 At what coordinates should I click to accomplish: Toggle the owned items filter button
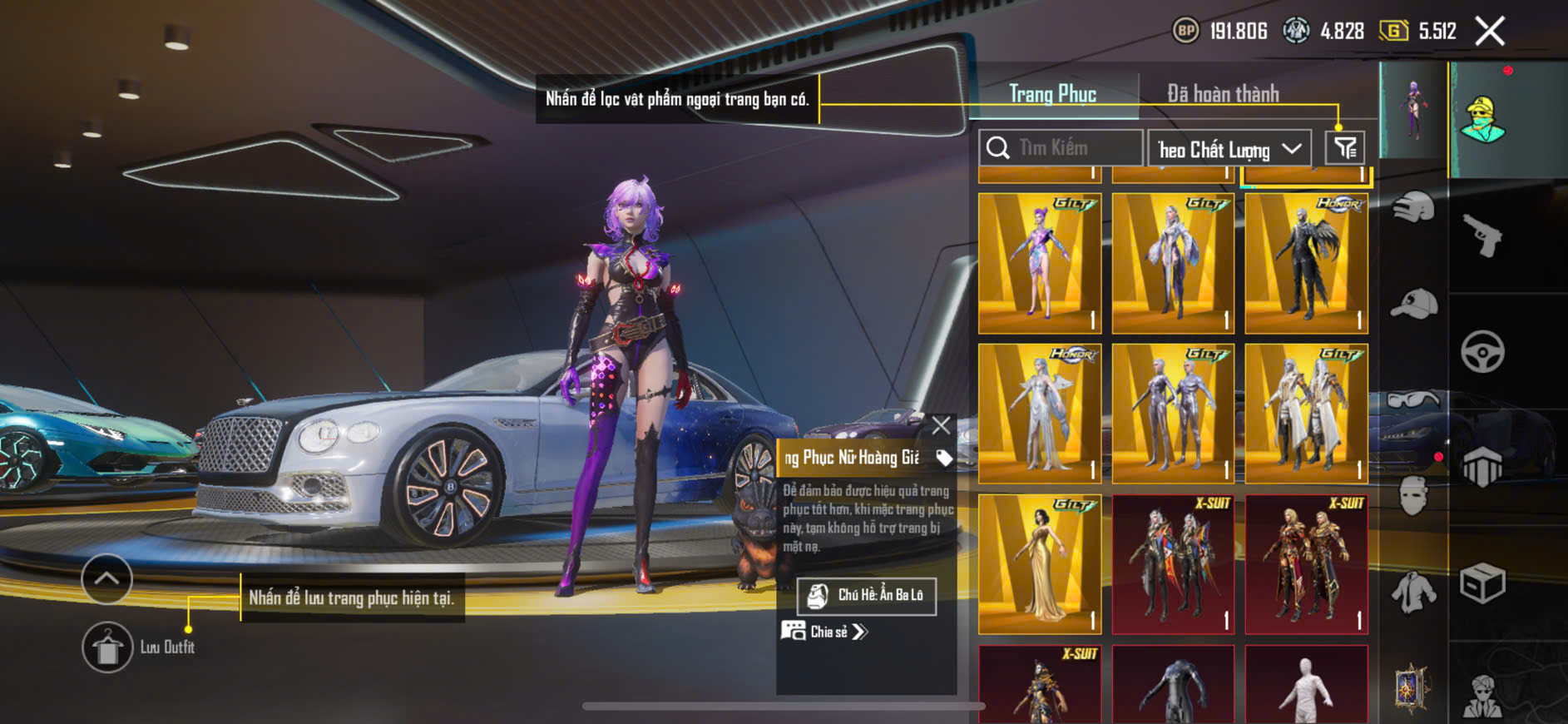coord(1344,148)
